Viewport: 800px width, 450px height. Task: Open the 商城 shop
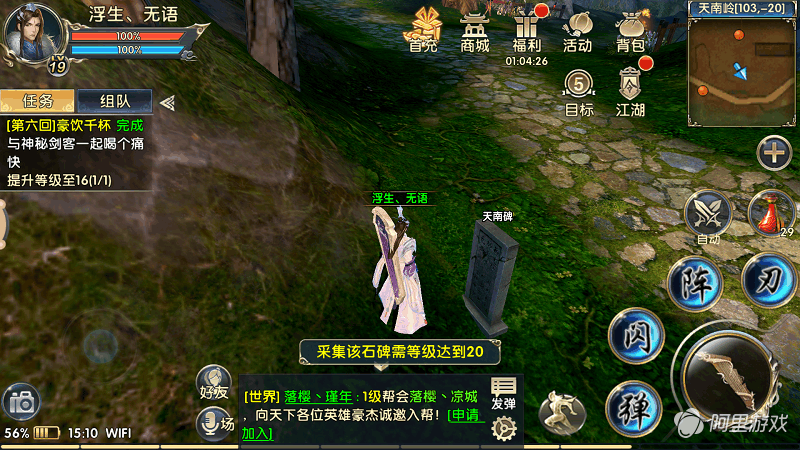pos(475,30)
